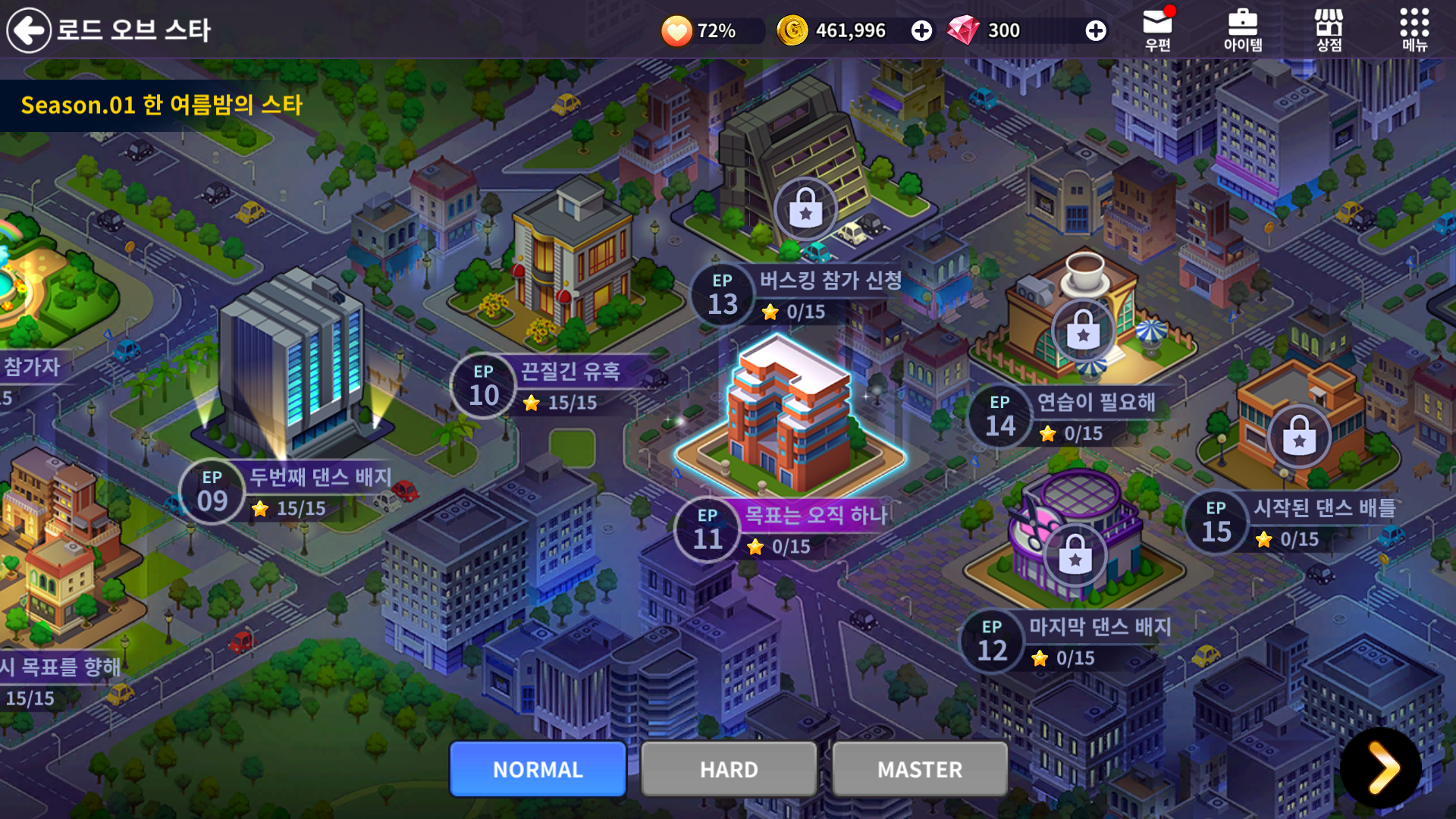Select episode 12 마지막 댄스 배지
The image size is (1456, 819).
point(1069,641)
